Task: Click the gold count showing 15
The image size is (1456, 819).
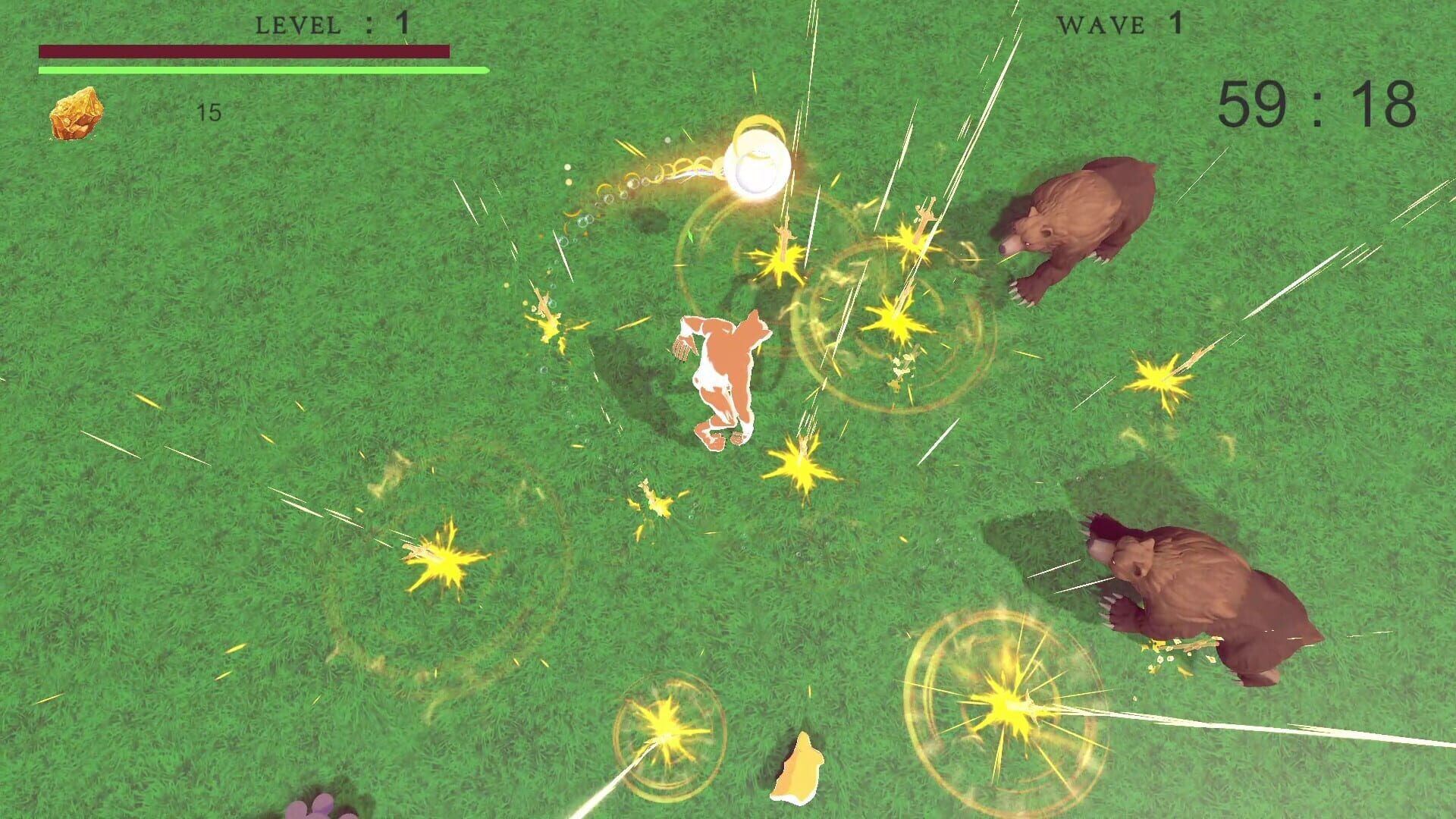Action: pos(209,112)
